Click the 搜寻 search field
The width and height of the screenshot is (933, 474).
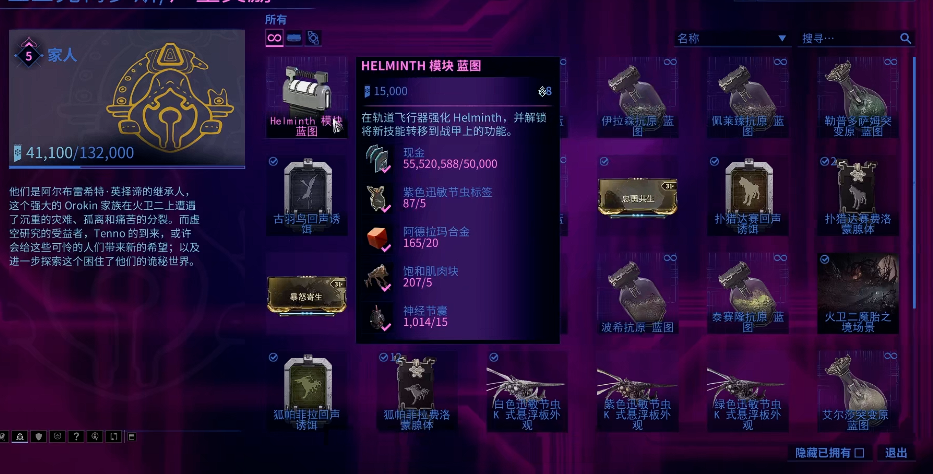point(849,39)
